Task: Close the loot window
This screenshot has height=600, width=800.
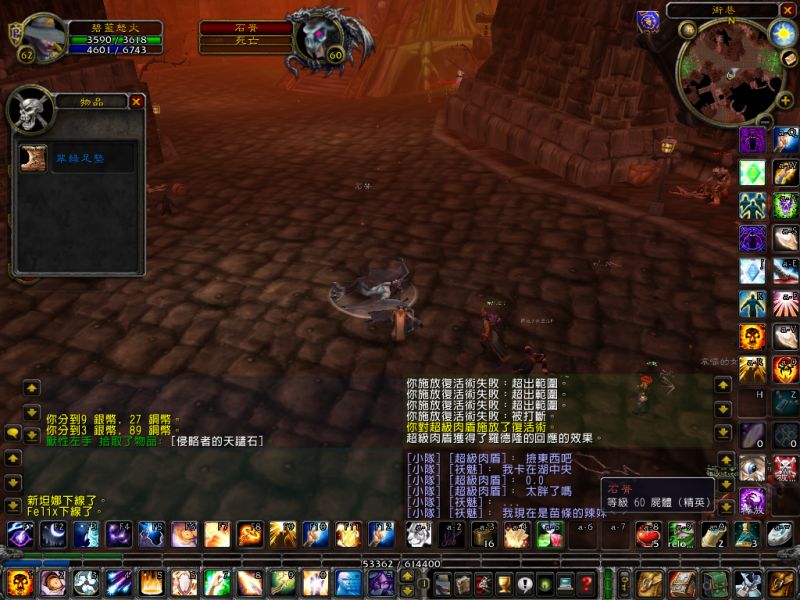Action: (137, 101)
